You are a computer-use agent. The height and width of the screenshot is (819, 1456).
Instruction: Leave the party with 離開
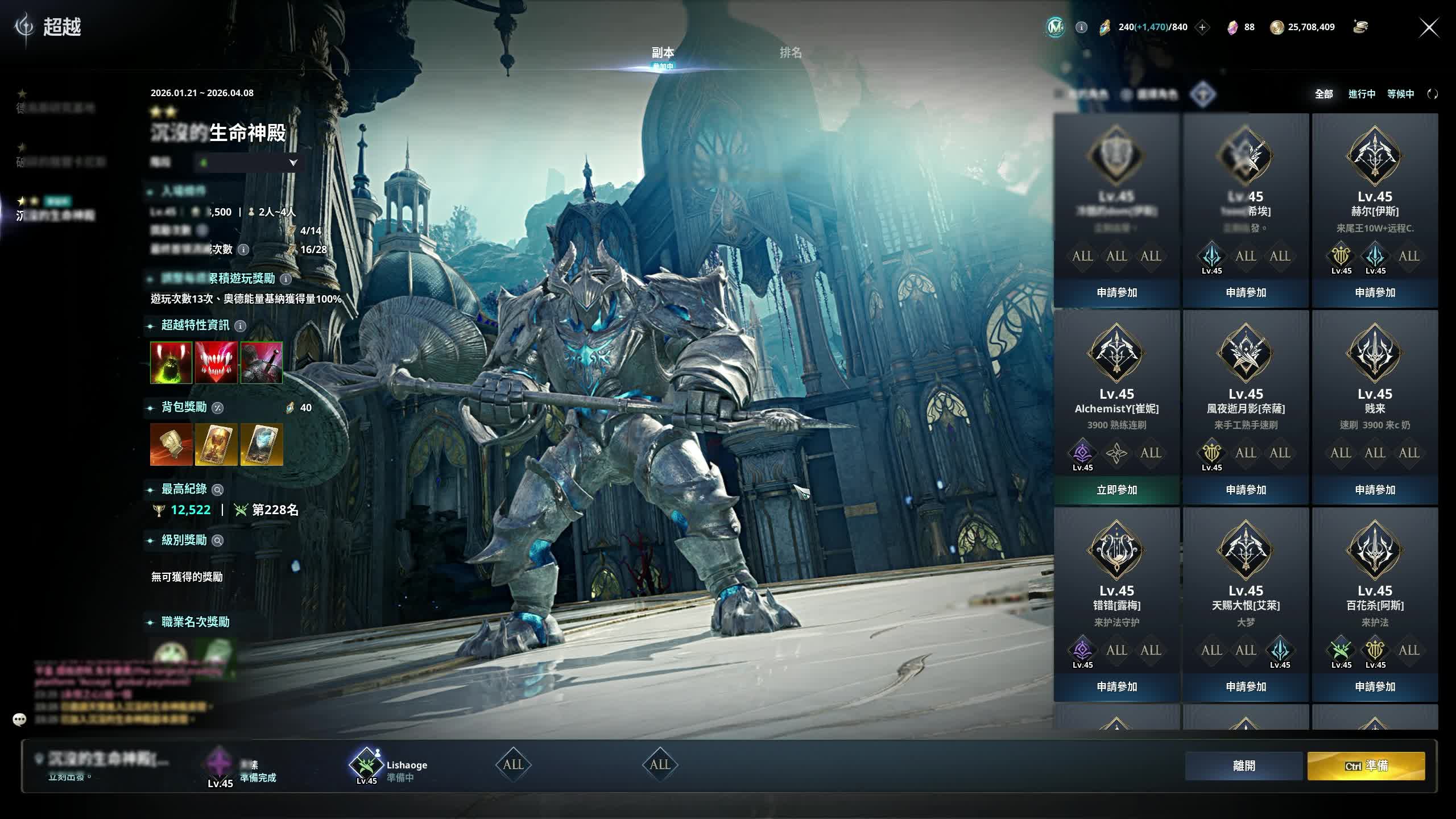(x=1244, y=766)
